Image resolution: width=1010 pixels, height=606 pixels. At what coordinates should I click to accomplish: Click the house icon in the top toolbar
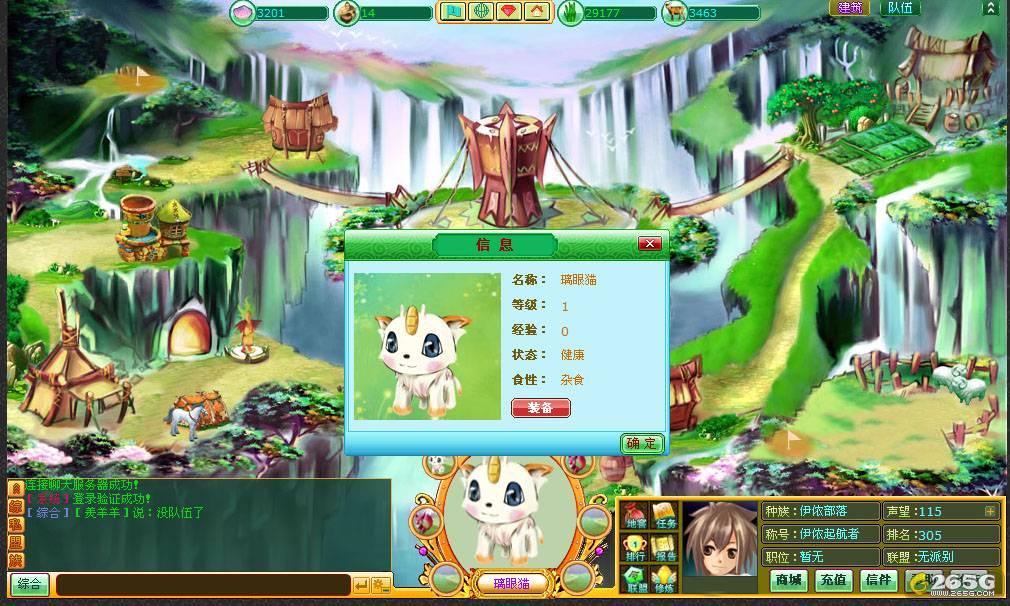coord(537,12)
